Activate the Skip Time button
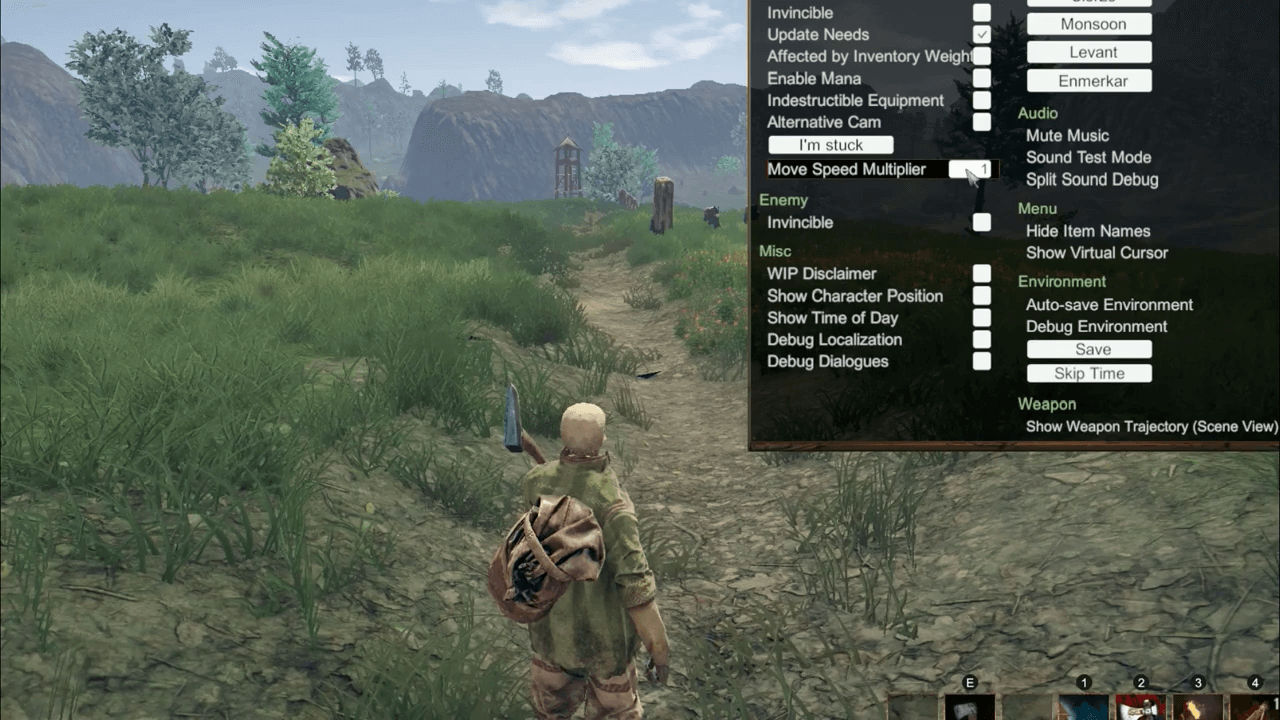The height and width of the screenshot is (720, 1280). (x=1089, y=374)
